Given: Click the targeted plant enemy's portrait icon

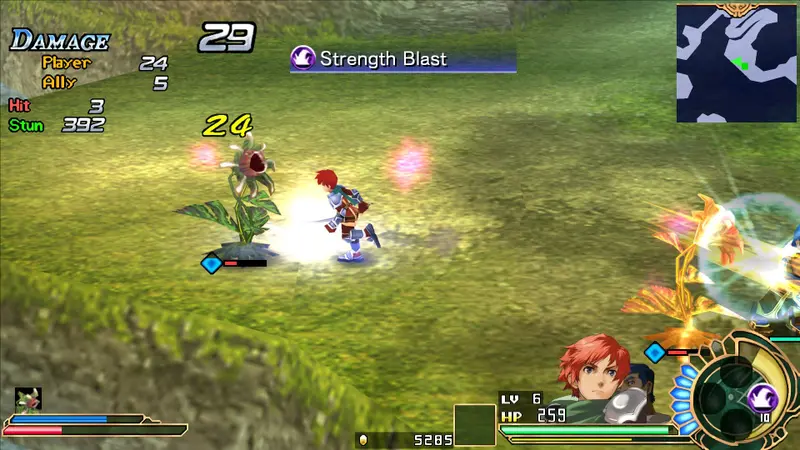Looking at the screenshot, I should [x=27, y=400].
